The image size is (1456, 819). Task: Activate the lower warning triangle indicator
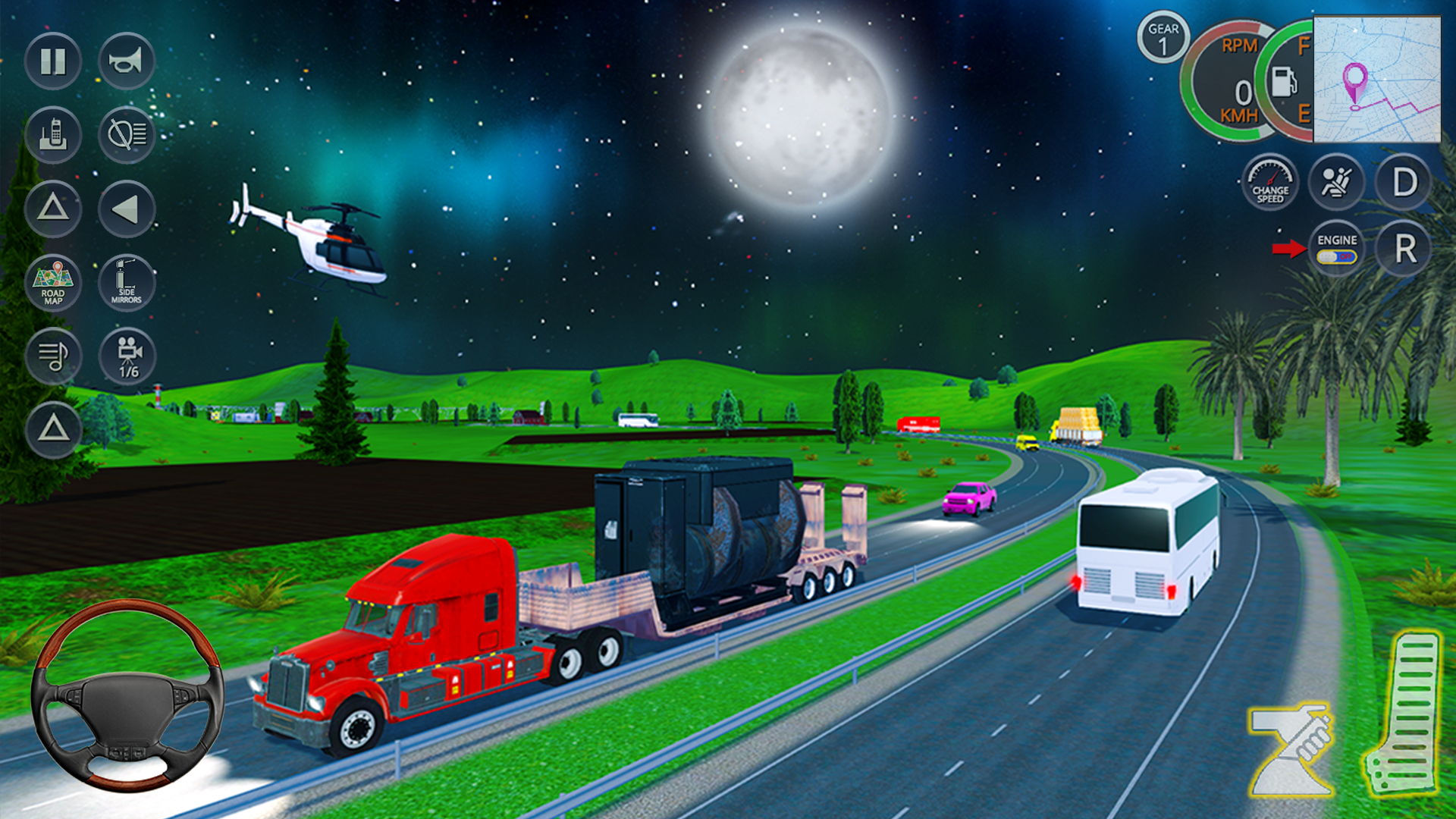point(53,429)
